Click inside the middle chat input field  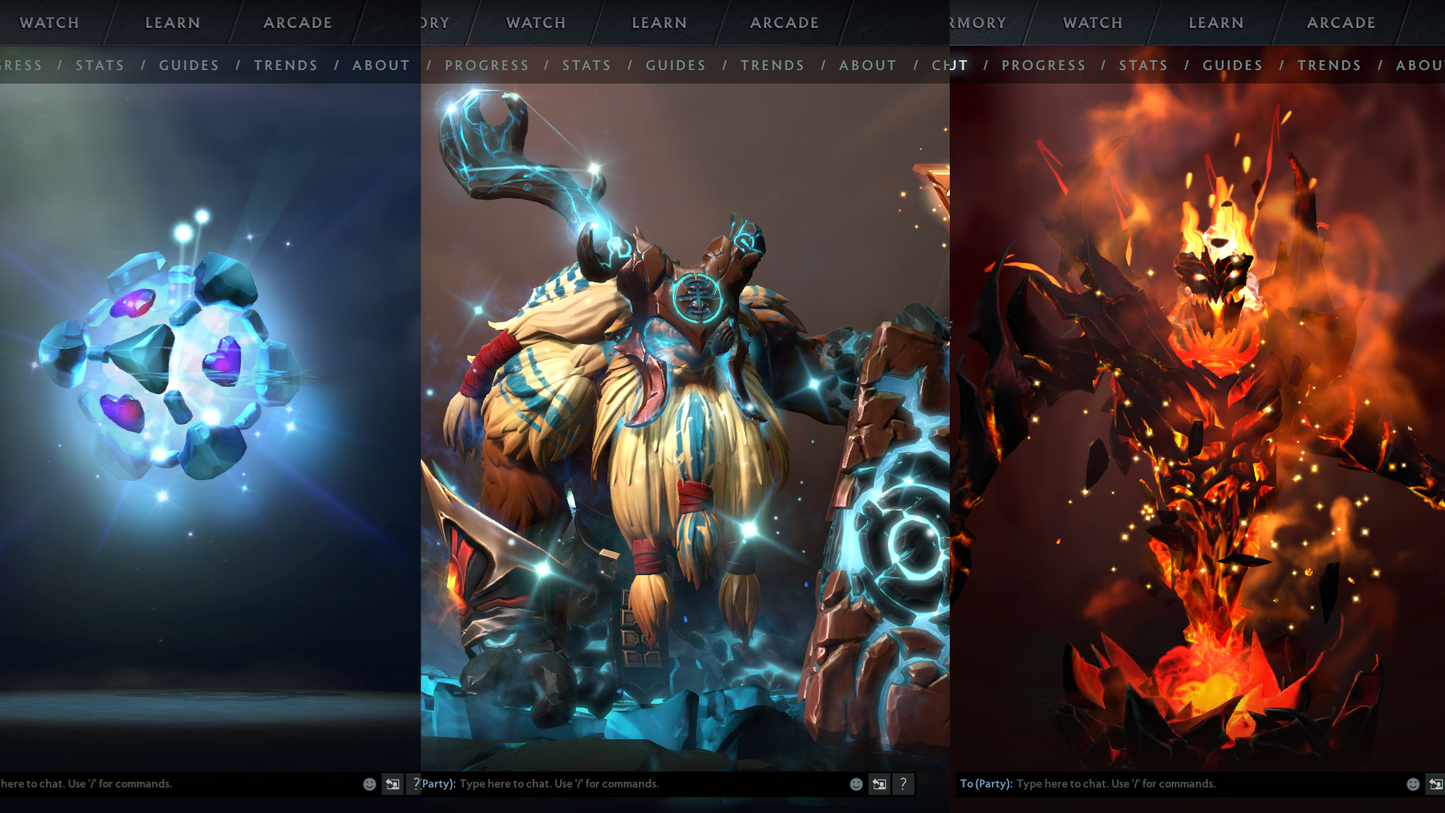[x=620, y=784]
